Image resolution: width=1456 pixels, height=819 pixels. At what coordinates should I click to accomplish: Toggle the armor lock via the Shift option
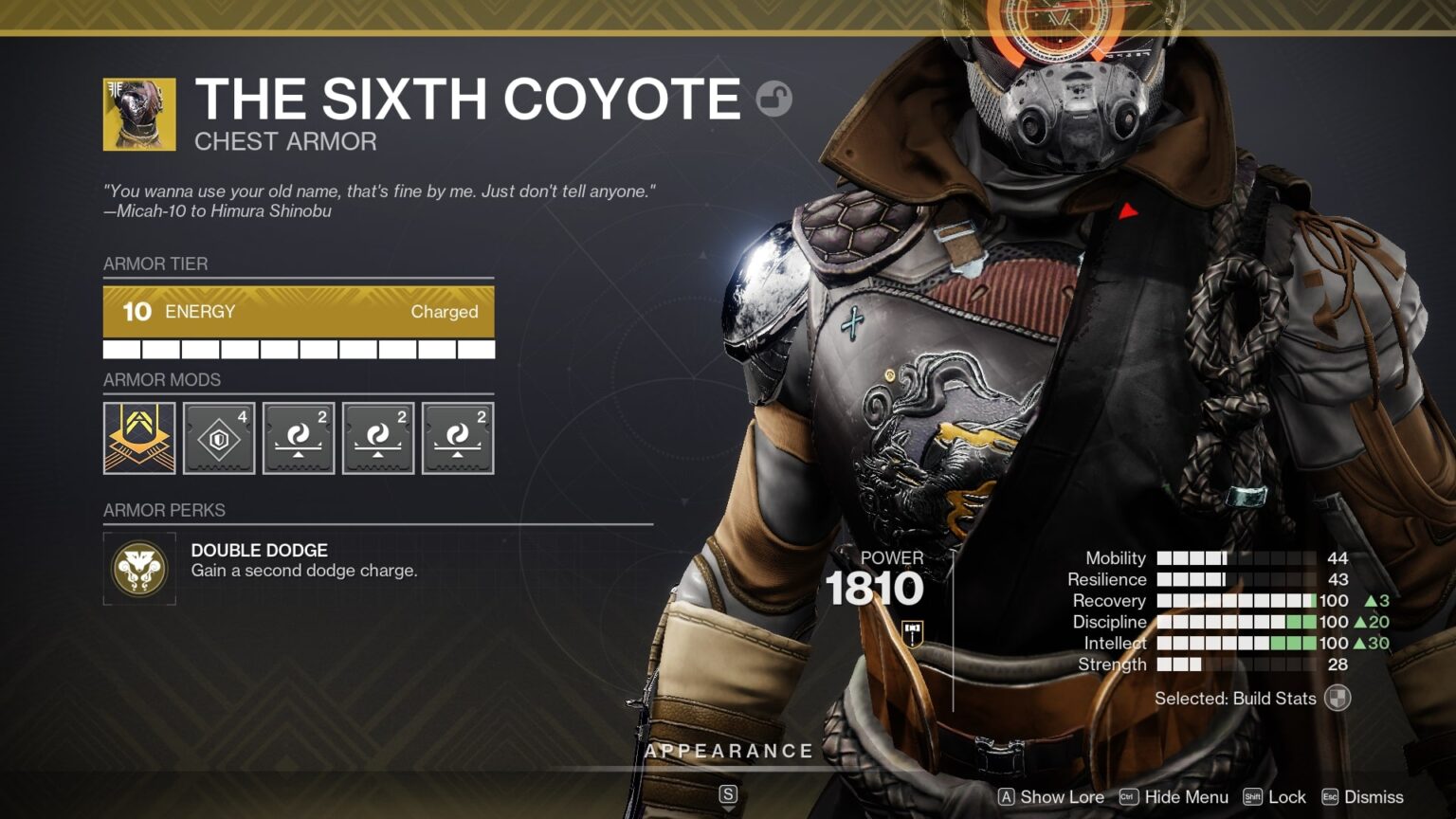pos(1282,797)
